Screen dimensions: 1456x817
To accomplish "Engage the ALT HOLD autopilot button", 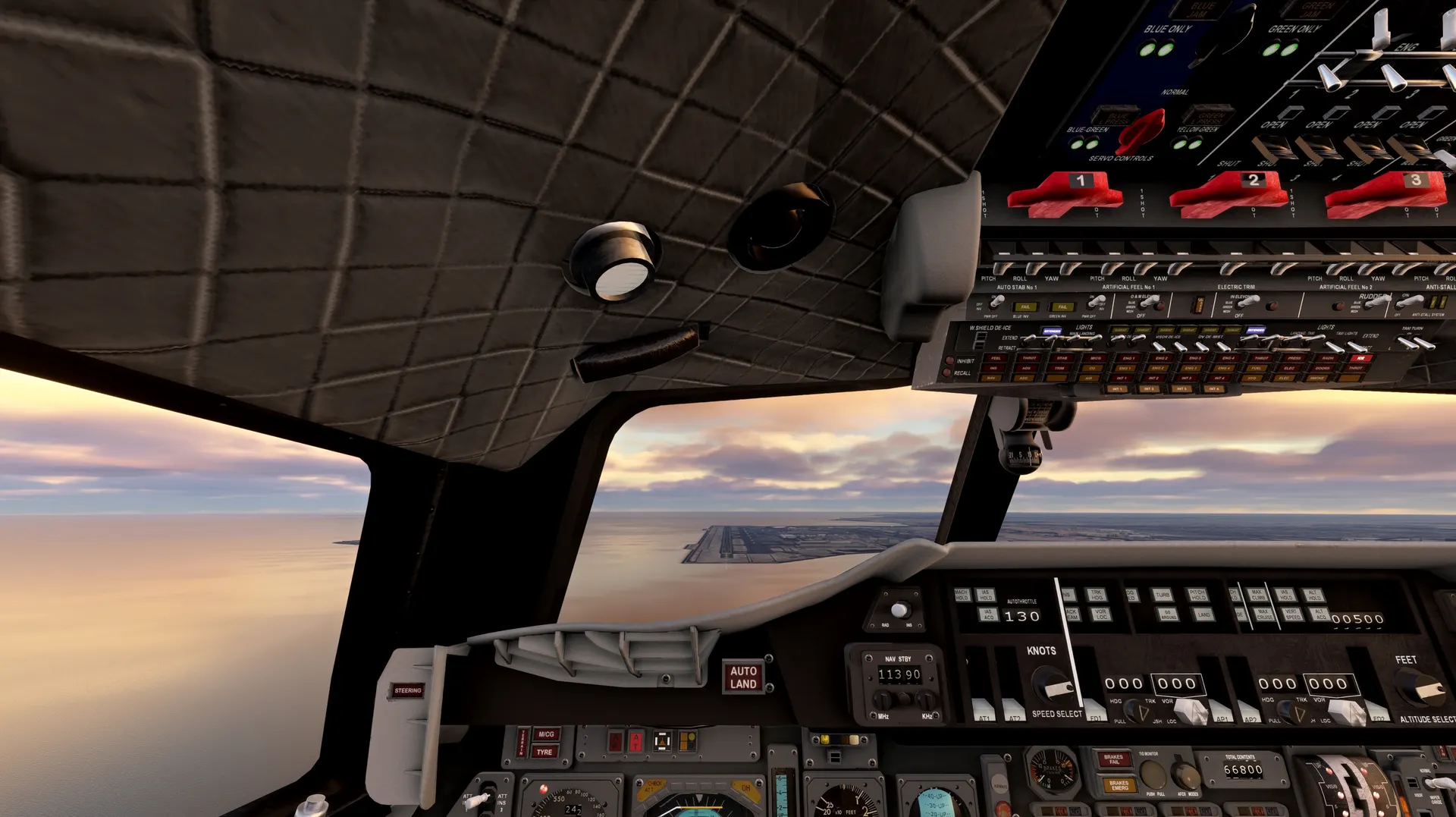I will (1313, 595).
